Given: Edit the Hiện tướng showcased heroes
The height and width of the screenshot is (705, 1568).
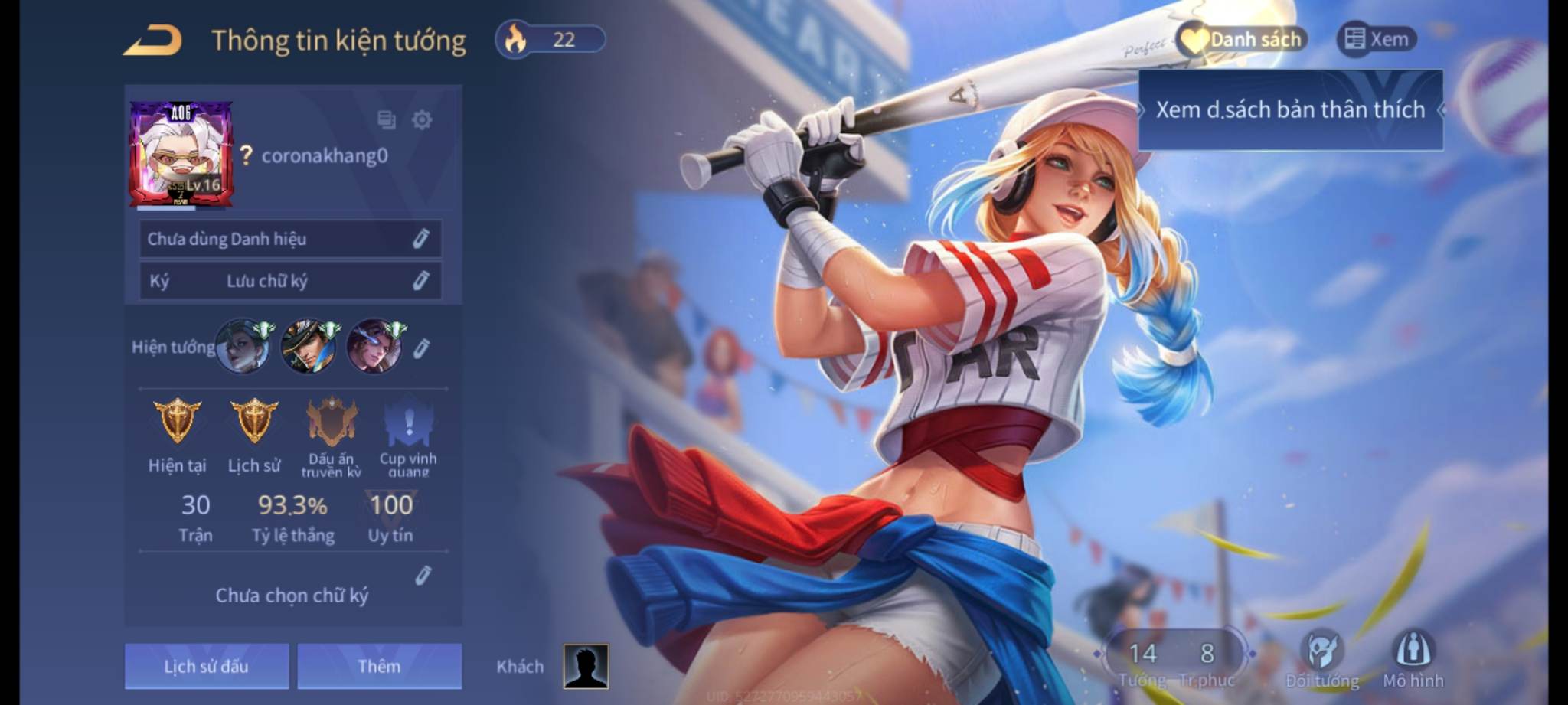Looking at the screenshot, I should 421,349.
